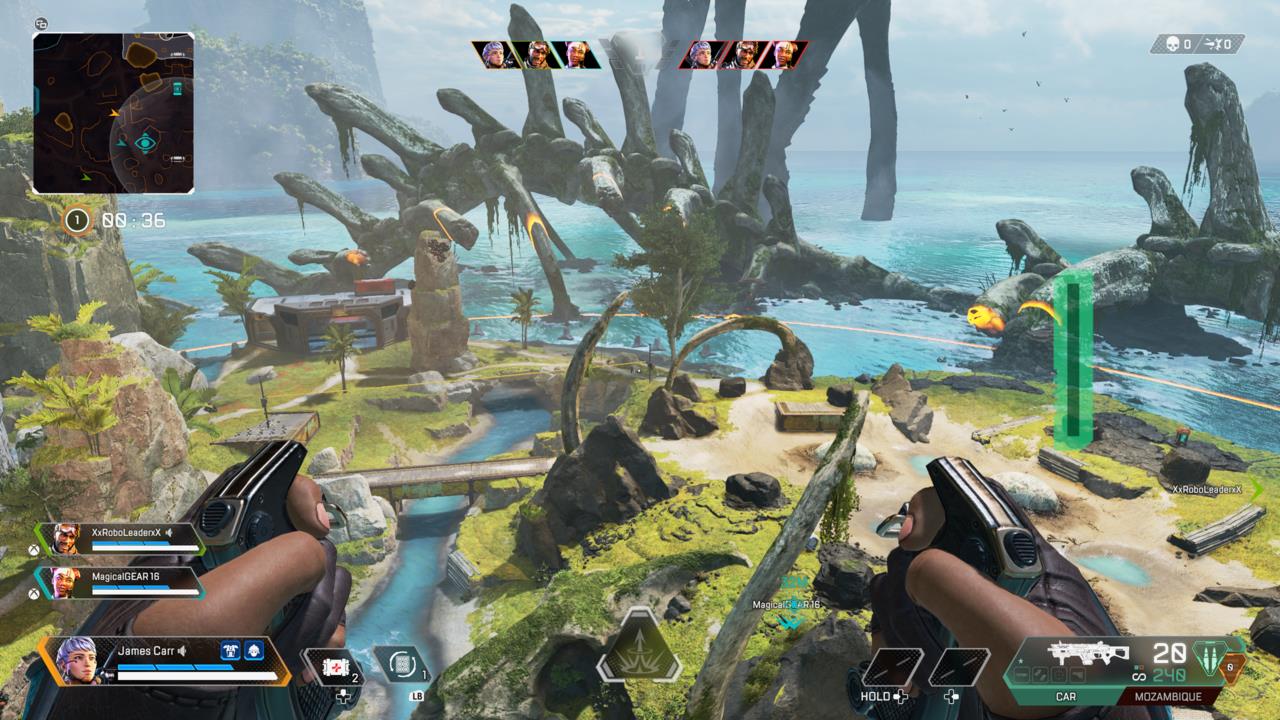The height and width of the screenshot is (720, 1280).
Task: Click the Xbox icon next to MagicalGEAR 16
Action: click(34, 593)
